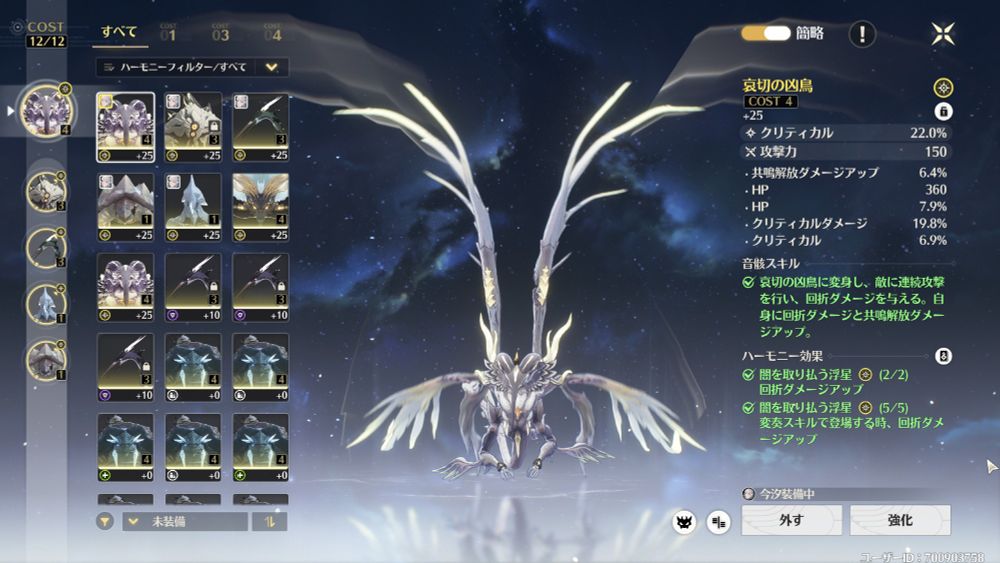Screen dimensions: 1000x563
Task: Click the echo beast face icon
Action: pos(684,521)
